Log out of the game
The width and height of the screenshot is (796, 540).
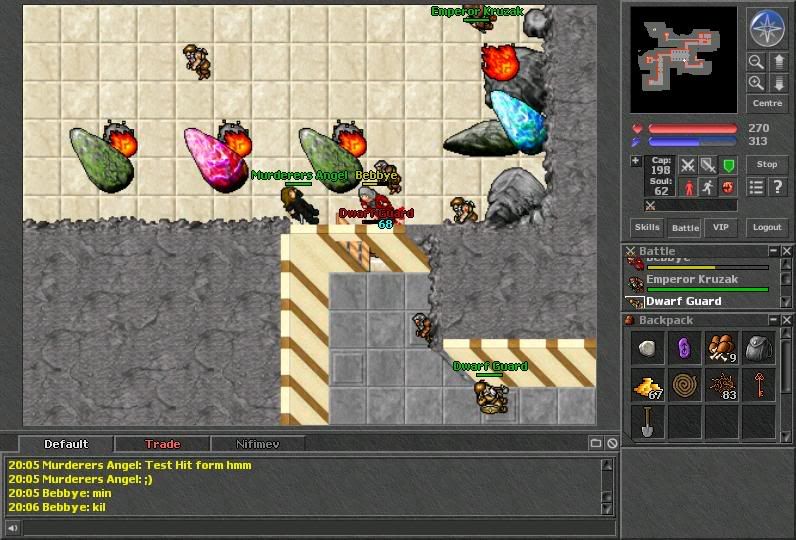point(767,228)
